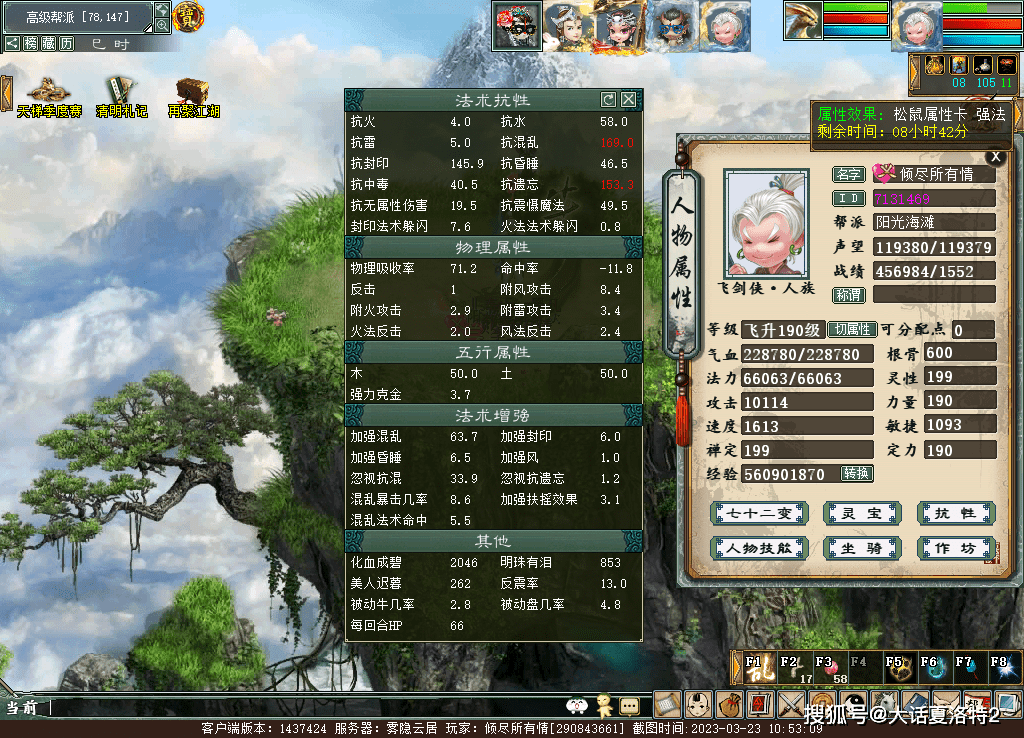The width and height of the screenshot is (1024, 738).
Task: Click the 切属性 switch attributes button
Action: [853, 330]
